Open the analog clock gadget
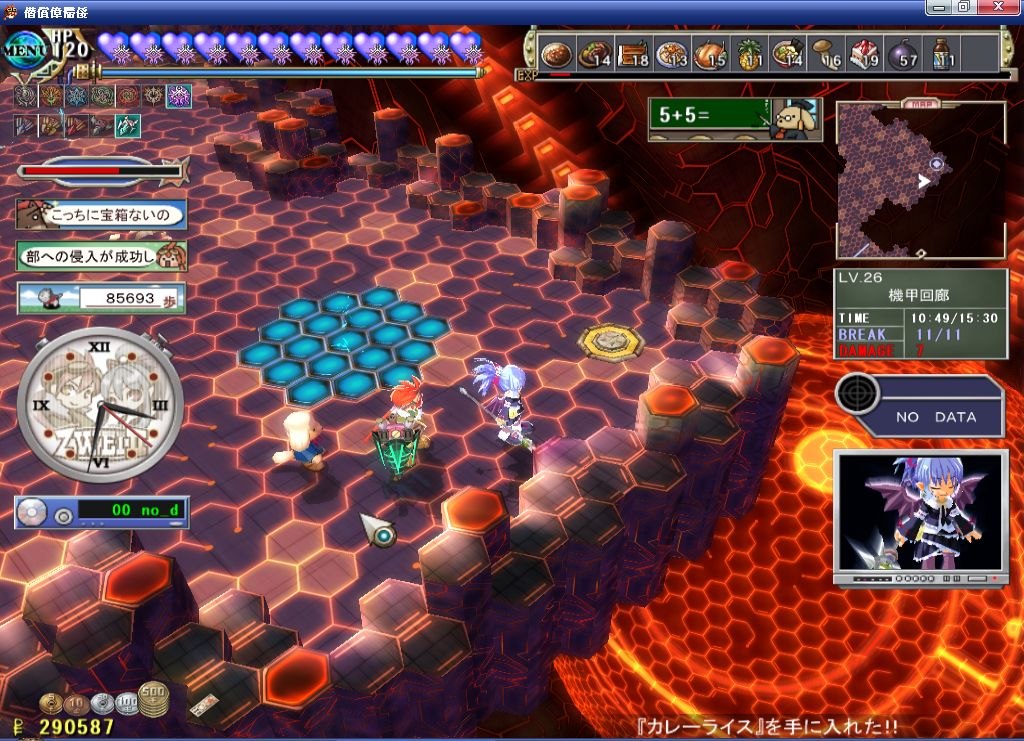1024x741 pixels. pos(100,405)
